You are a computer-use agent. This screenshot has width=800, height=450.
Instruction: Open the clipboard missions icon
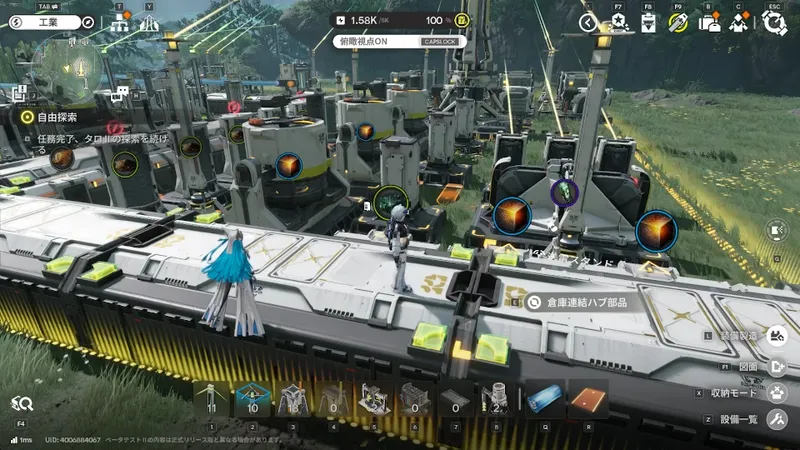click(x=648, y=22)
